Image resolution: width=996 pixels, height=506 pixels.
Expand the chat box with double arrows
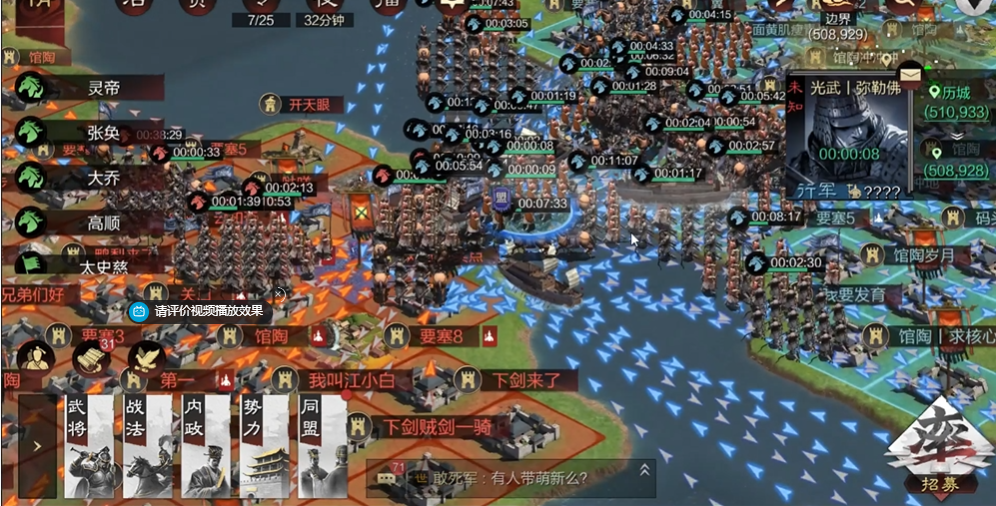pos(645,470)
